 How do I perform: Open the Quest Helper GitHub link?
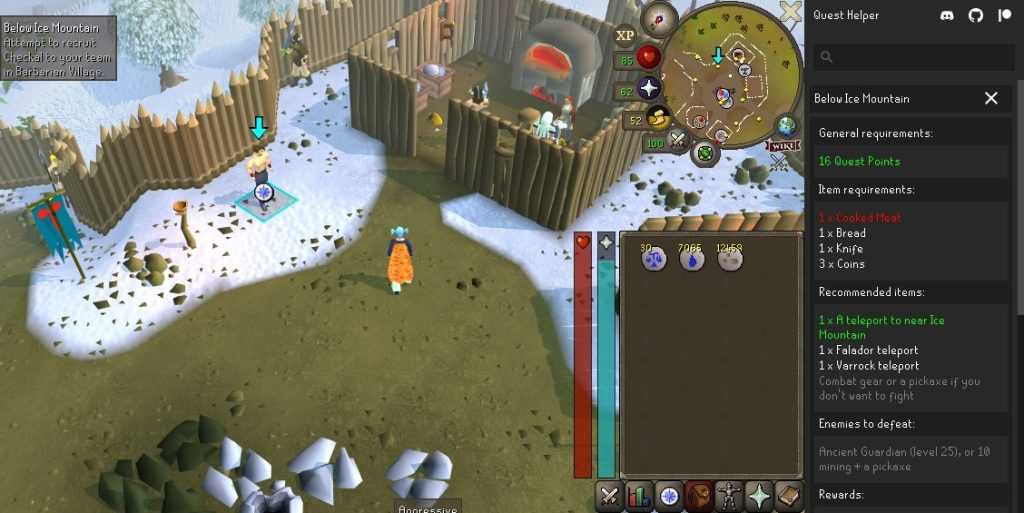[x=976, y=15]
